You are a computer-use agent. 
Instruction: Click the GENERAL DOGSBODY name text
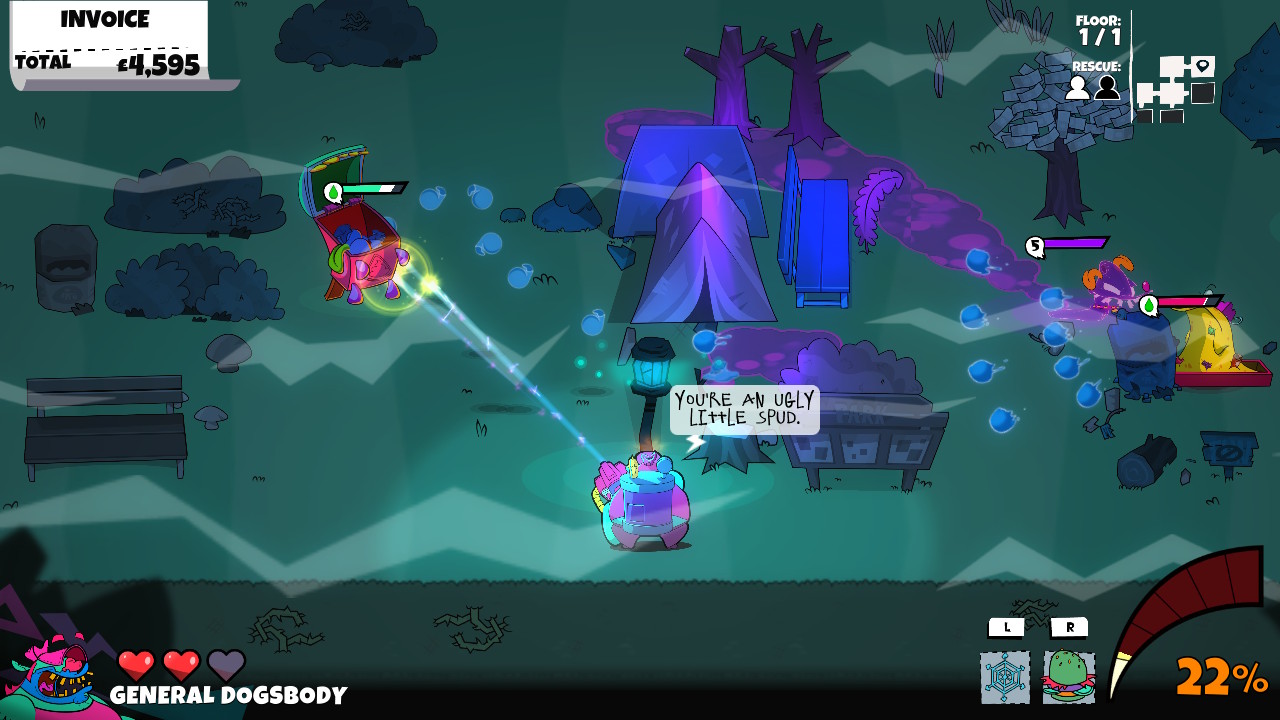(228, 693)
